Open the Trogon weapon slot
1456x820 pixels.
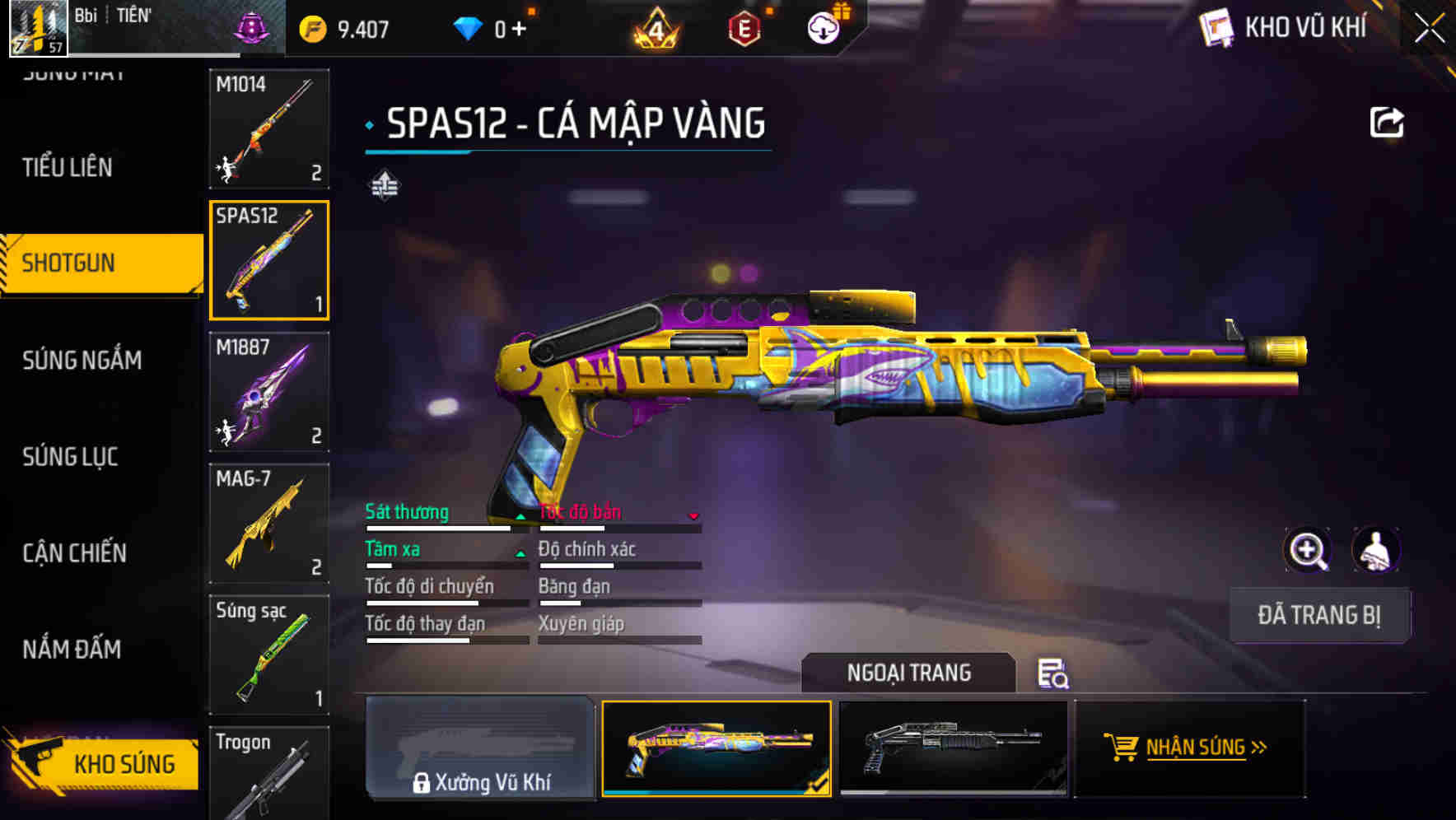[x=269, y=772]
